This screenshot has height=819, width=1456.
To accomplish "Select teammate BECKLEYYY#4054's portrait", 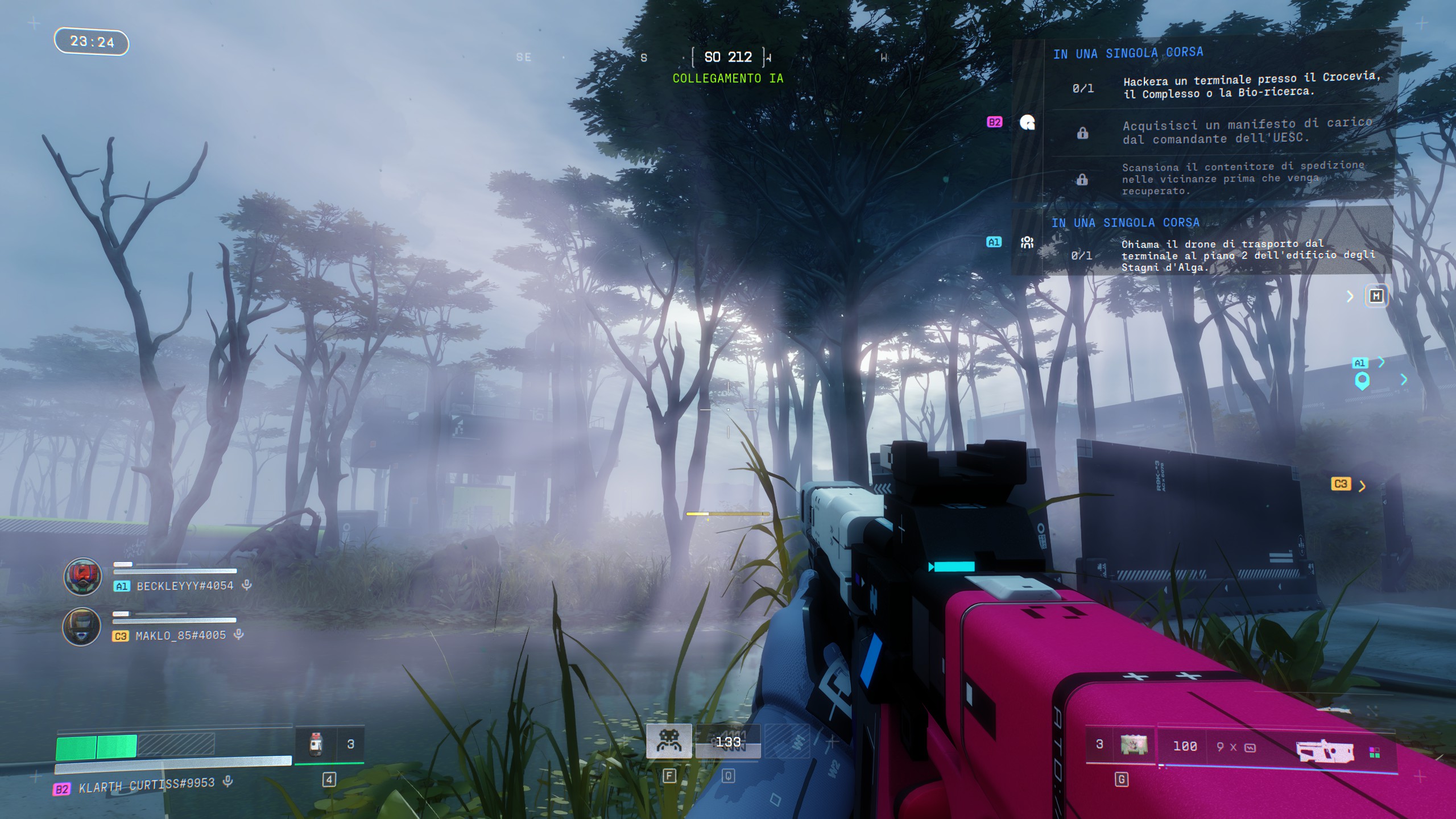I will (x=82, y=576).
